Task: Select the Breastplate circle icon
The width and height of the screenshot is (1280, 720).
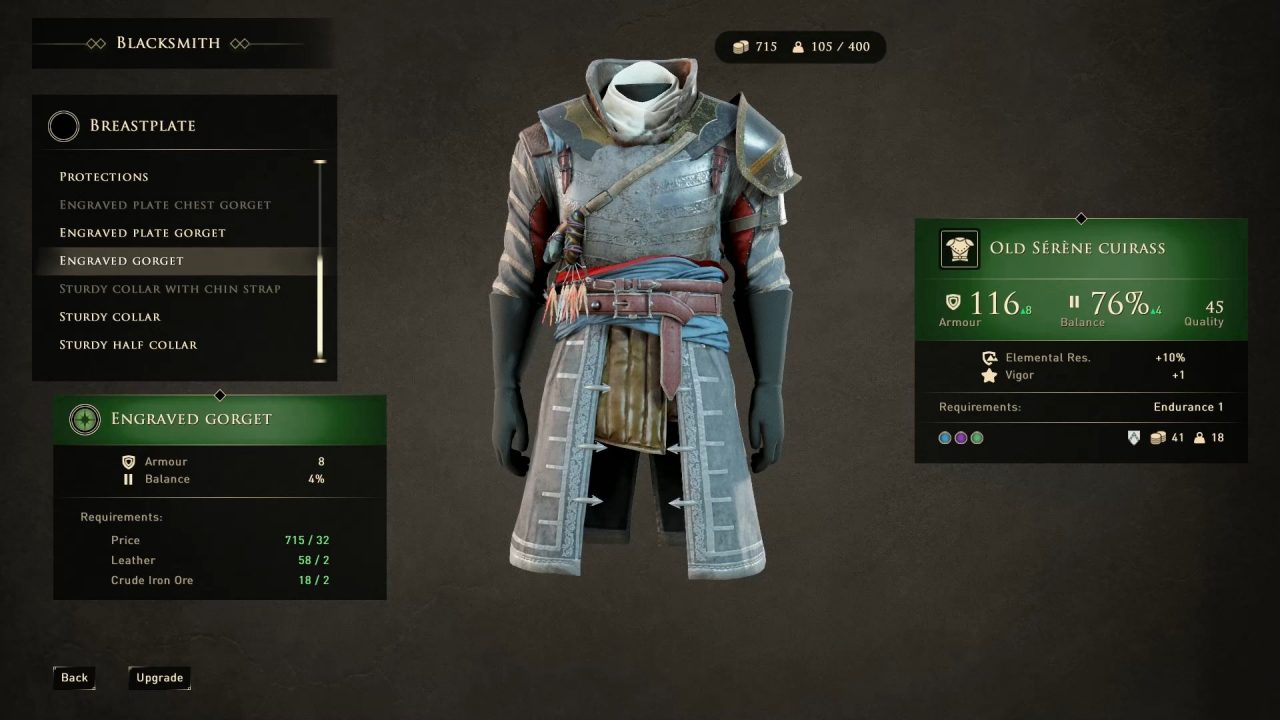Action: [64, 126]
